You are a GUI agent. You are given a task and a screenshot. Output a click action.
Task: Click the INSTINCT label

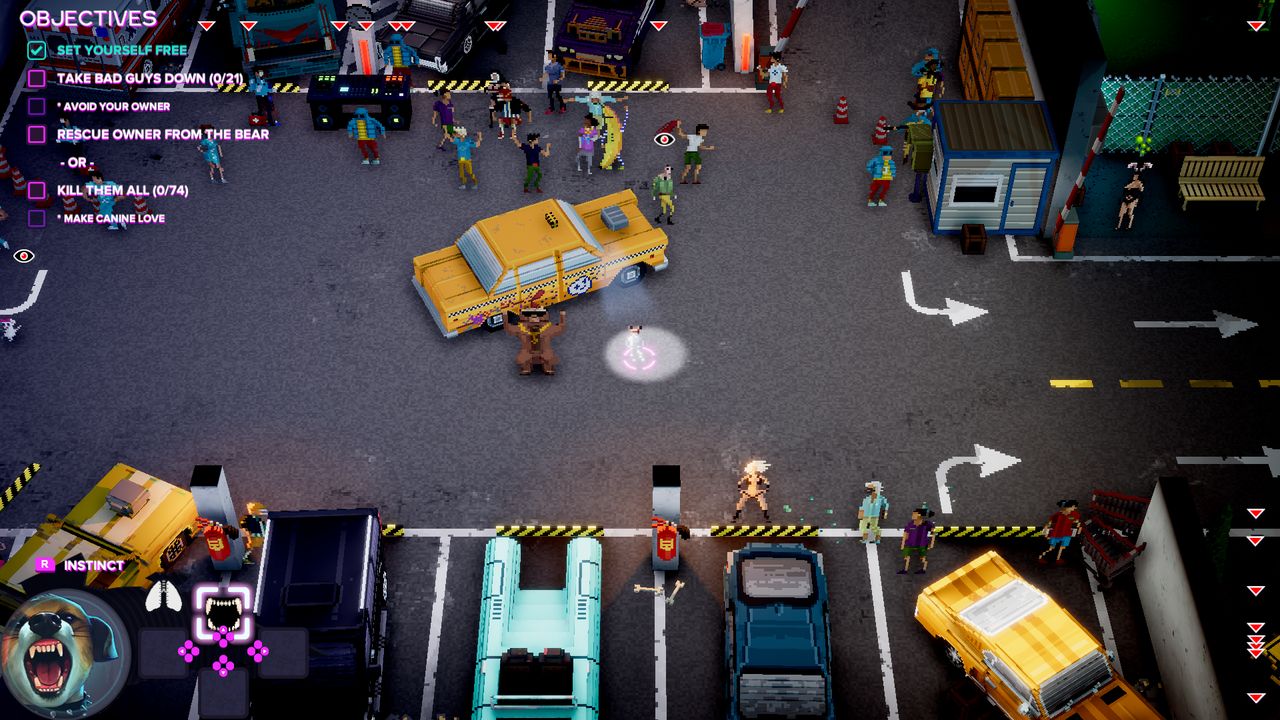[93, 565]
